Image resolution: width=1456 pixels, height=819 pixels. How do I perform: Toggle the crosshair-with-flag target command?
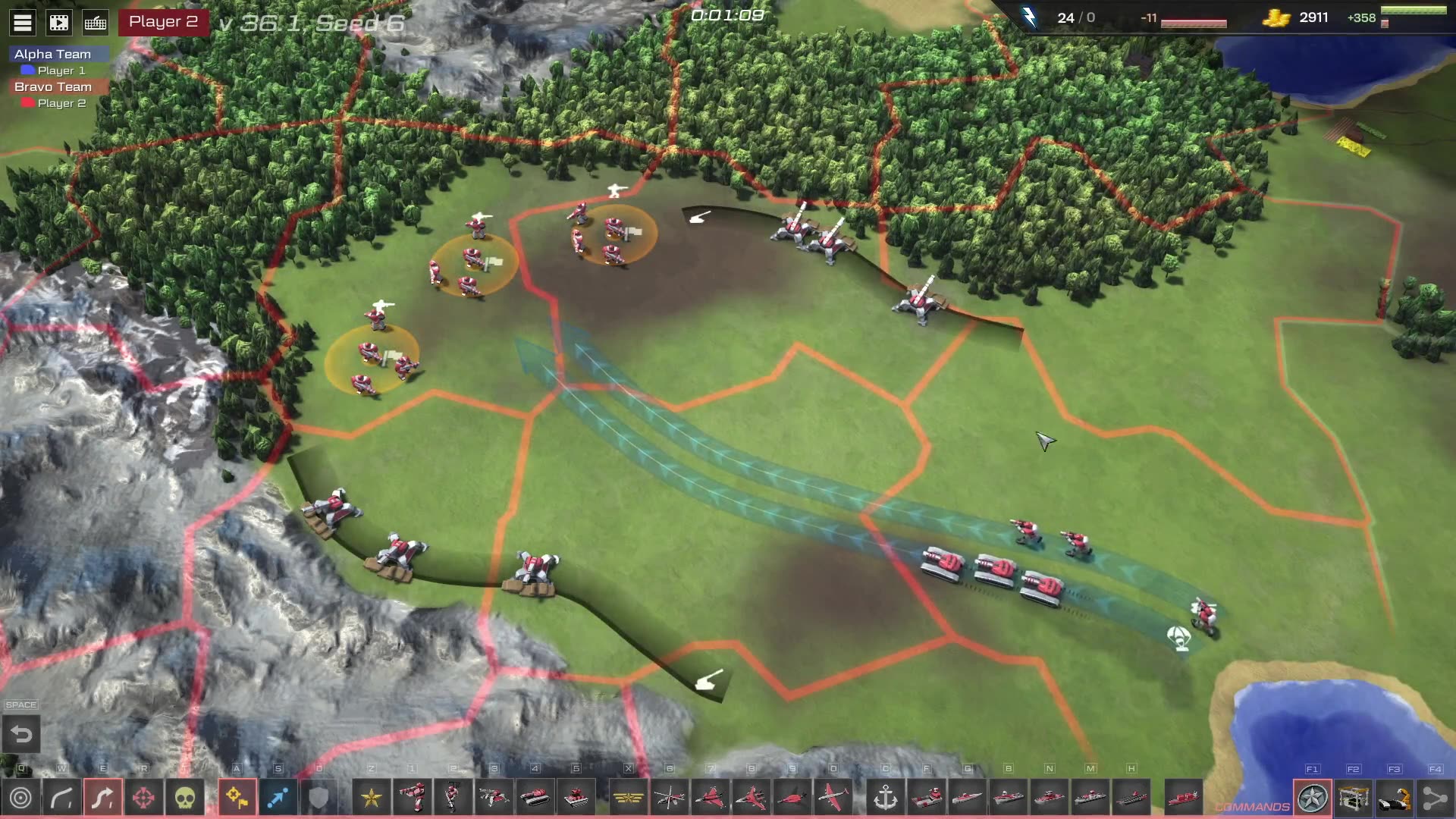[x=237, y=798]
